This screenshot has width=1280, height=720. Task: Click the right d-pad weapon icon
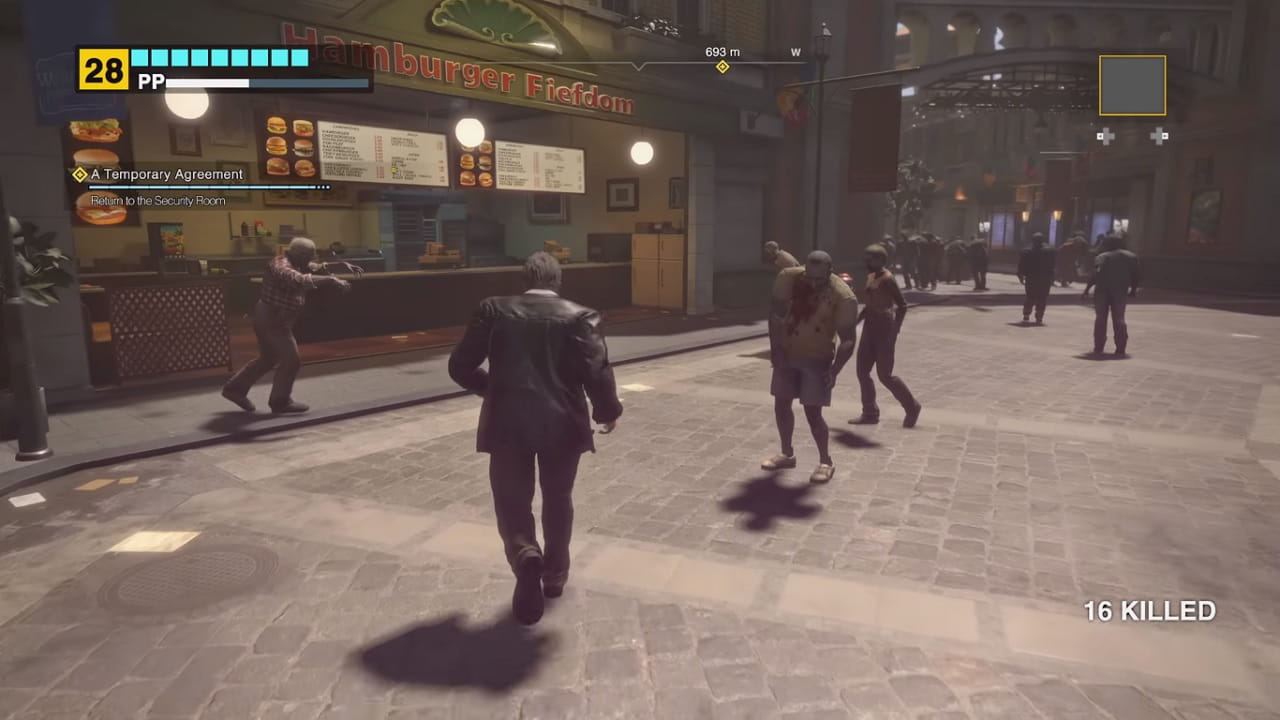point(1160,134)
